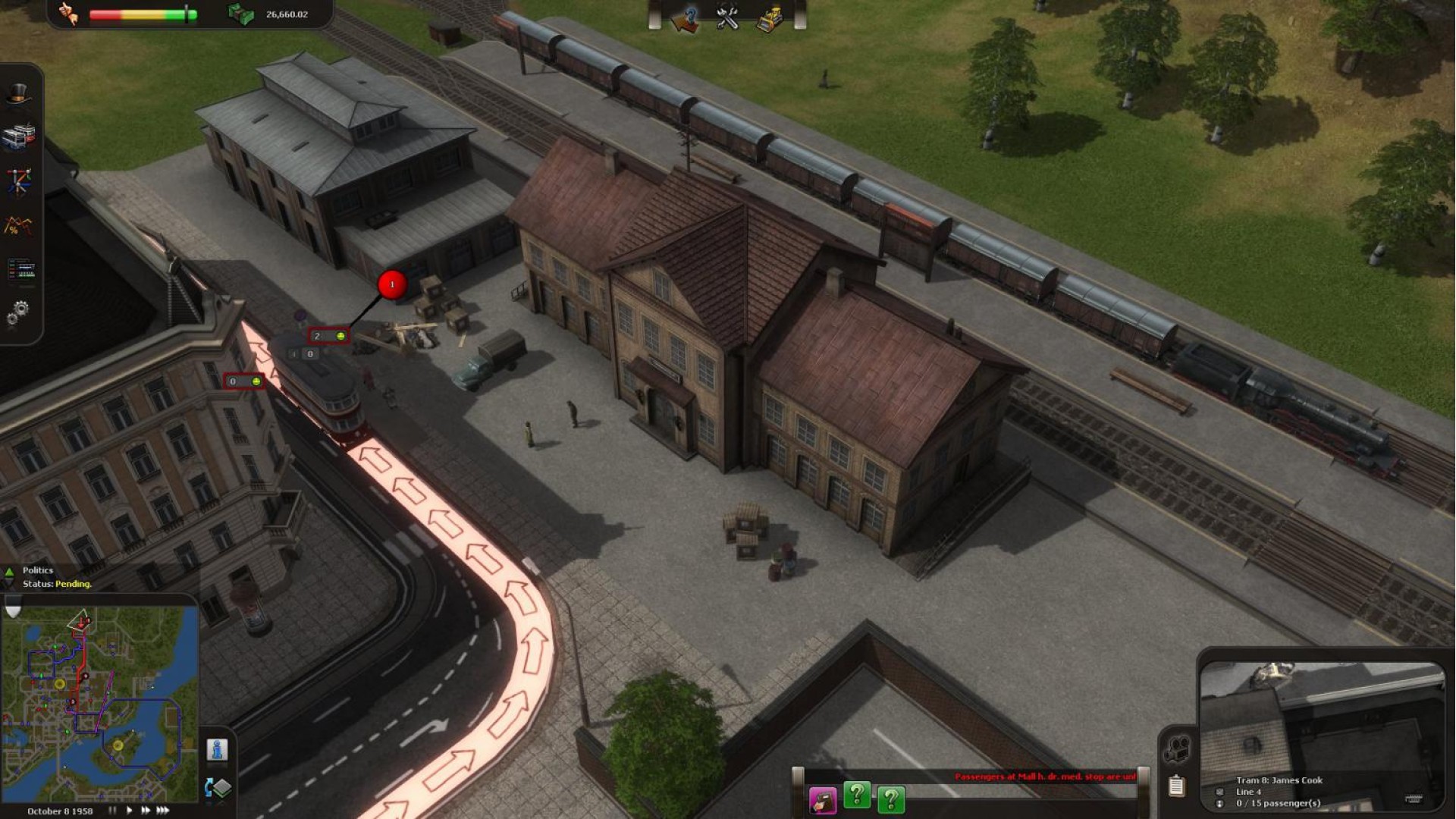Open the vehicles panel with bus icon
The height and width of the screenshot is (819, 1456).
coord(18,137)
